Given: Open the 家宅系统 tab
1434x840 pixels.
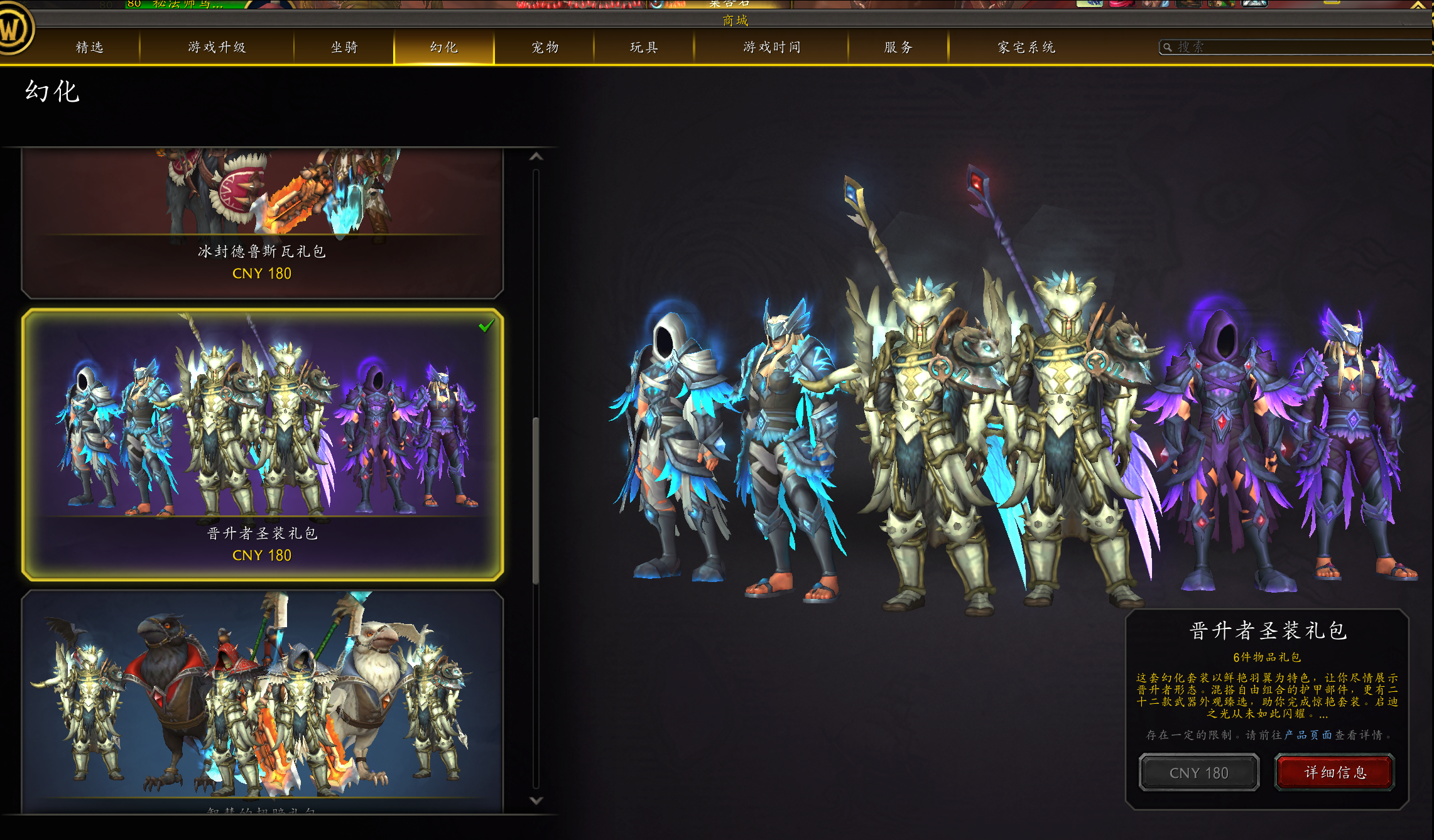Looking at the screenshot, I should (x=1026, y=47).
